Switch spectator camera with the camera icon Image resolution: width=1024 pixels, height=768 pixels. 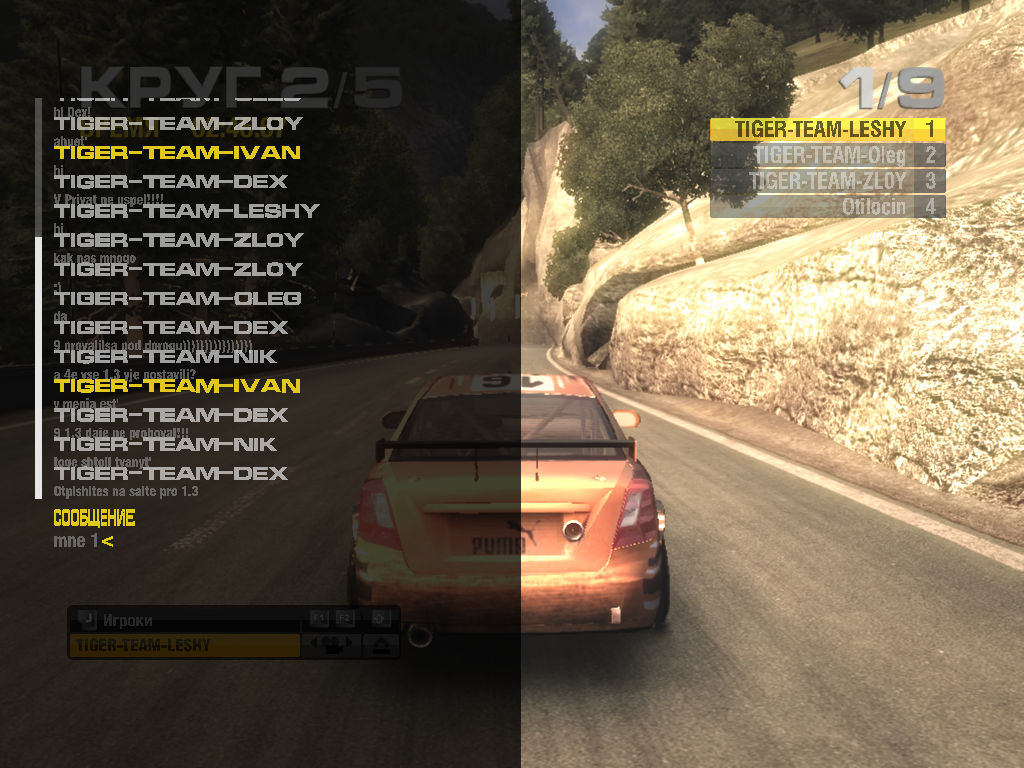click(335, 645)
